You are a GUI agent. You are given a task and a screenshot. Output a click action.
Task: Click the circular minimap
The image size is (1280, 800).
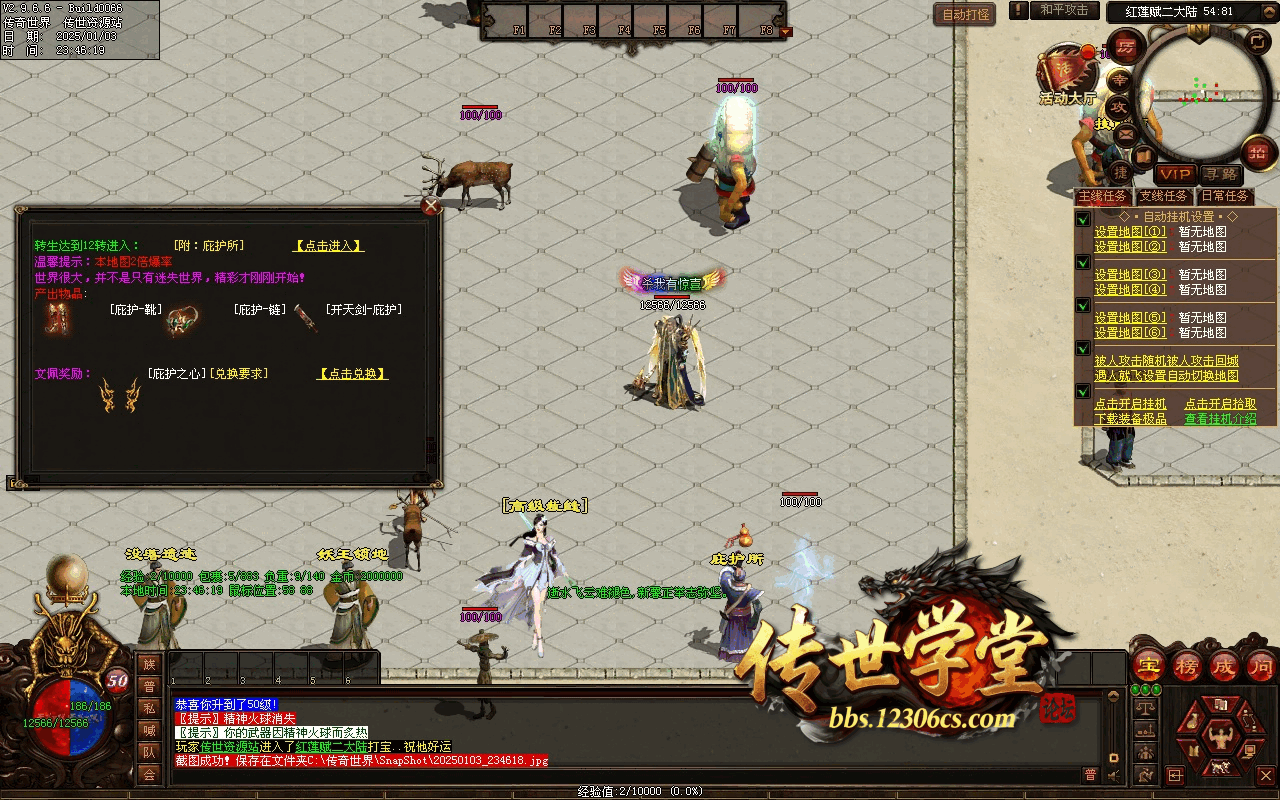[x=1200, y=95]
